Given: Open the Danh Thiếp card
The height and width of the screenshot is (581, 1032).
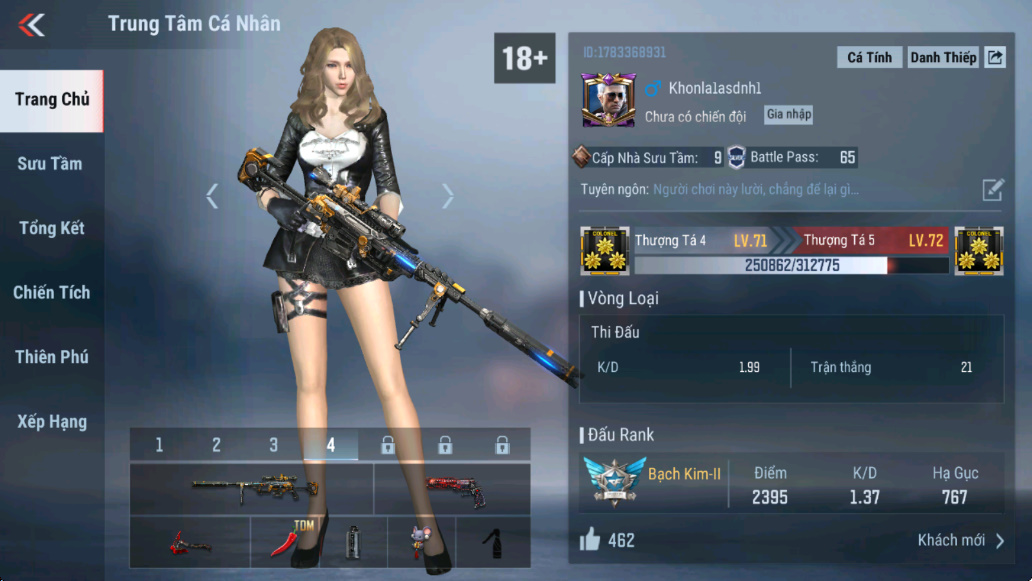Looking at the screenshot, I should (942, 57).
